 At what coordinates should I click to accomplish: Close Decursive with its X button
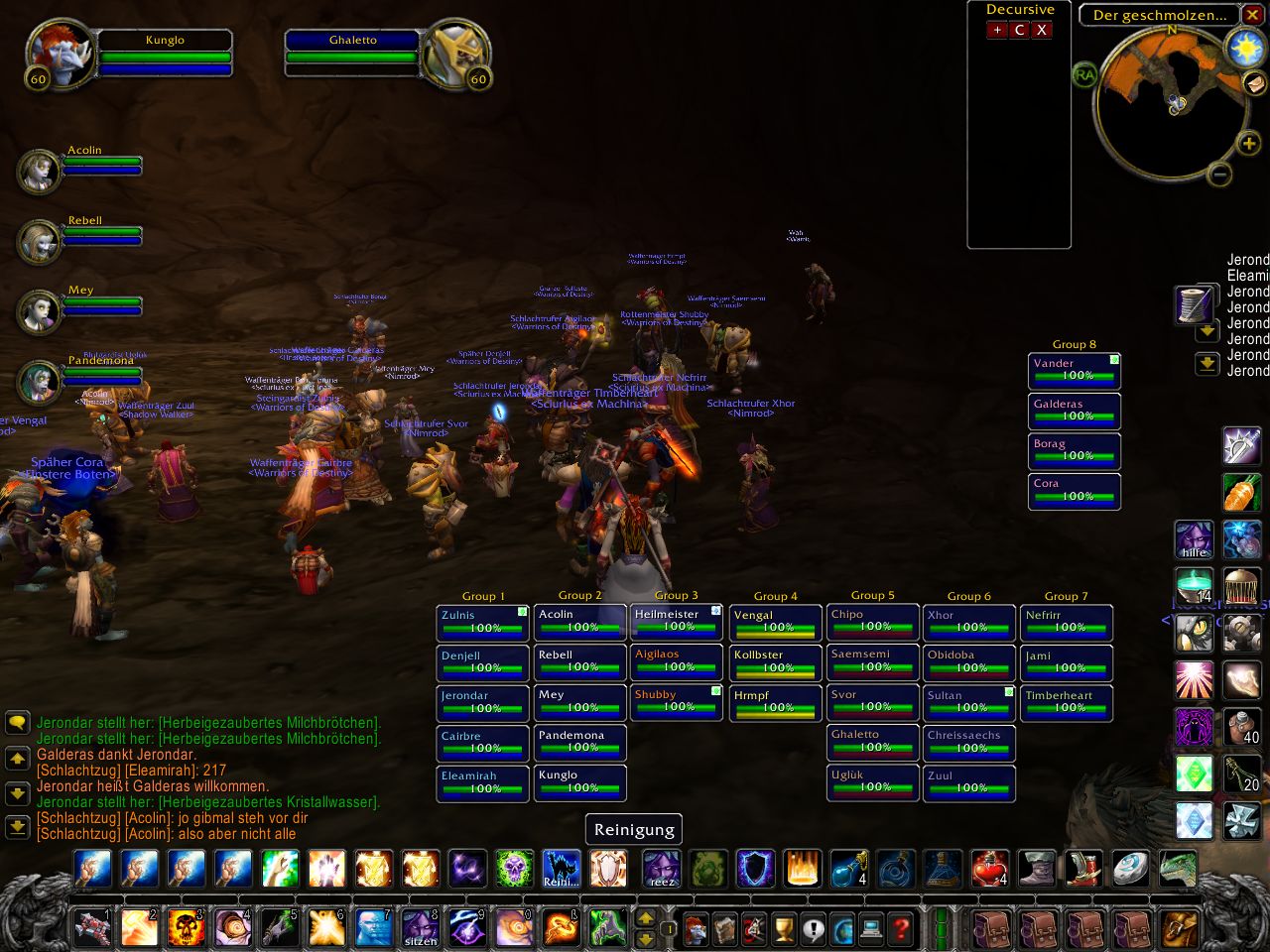(x=1041, y=30)
